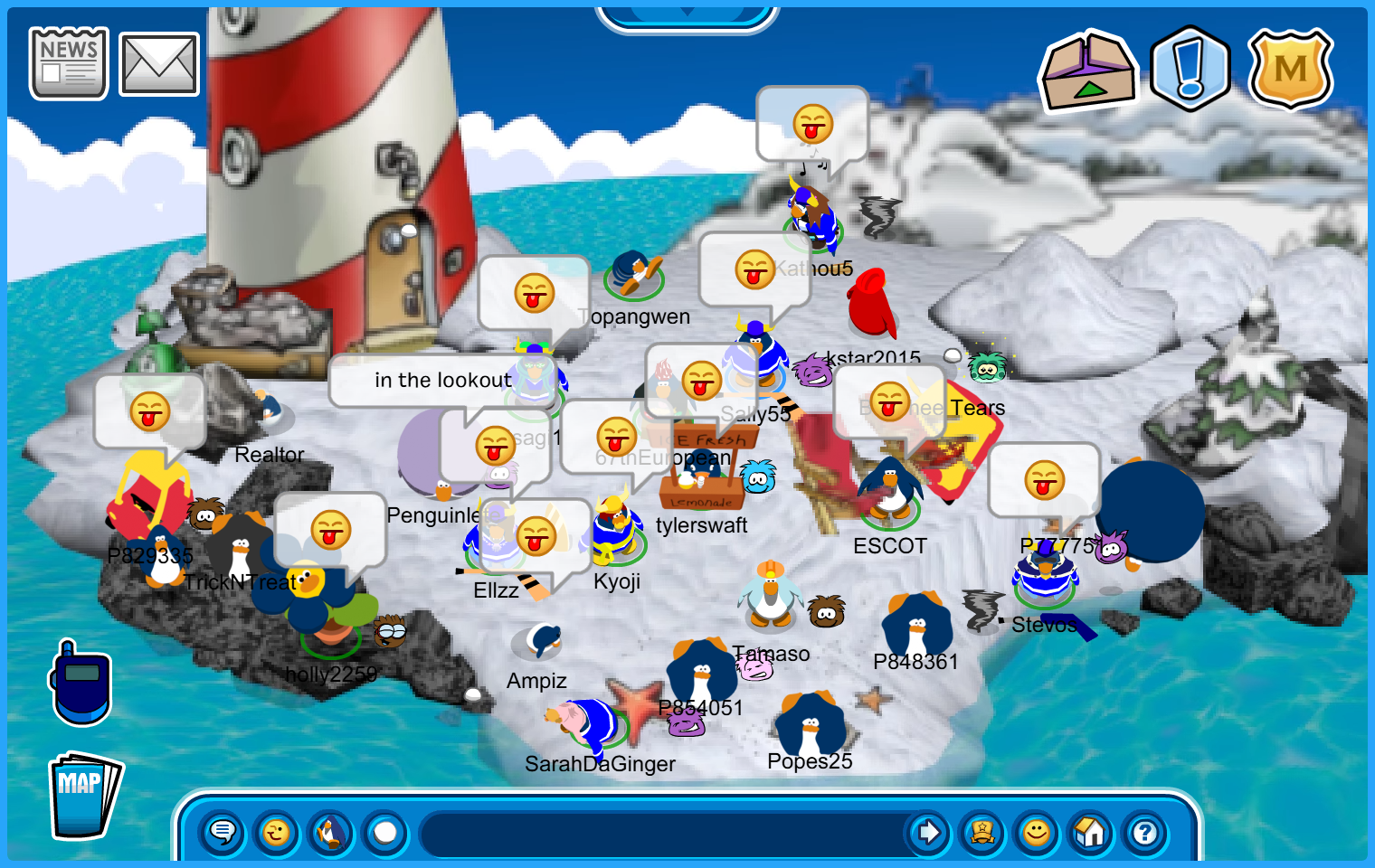Image resolution: width=1375 pixels, height=868 pixels.
Task: Open the Club Penguin Times newspaper
Action: 69,63
